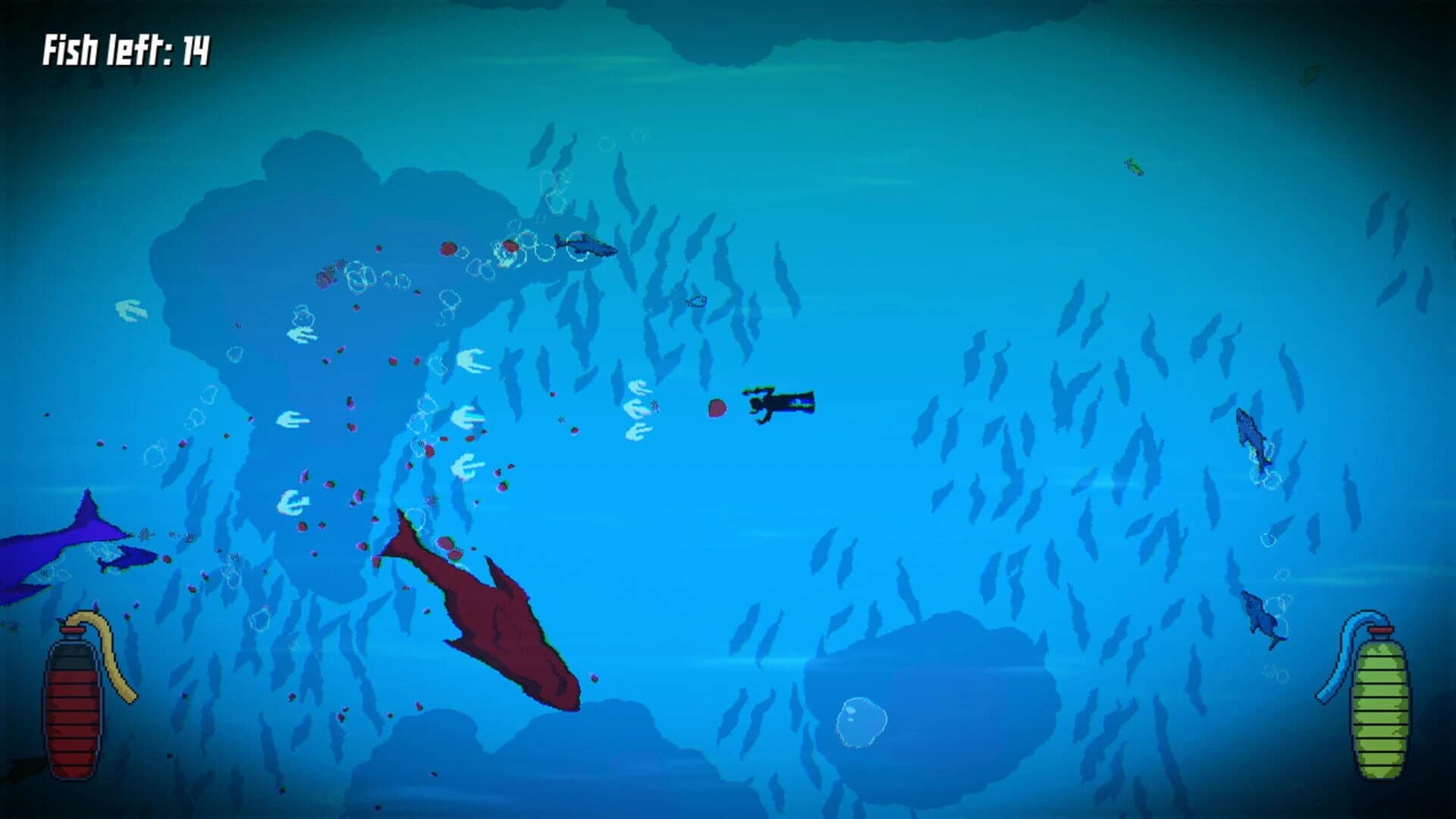Click the red oxygen tank gauge

click(x=72, y=705)
